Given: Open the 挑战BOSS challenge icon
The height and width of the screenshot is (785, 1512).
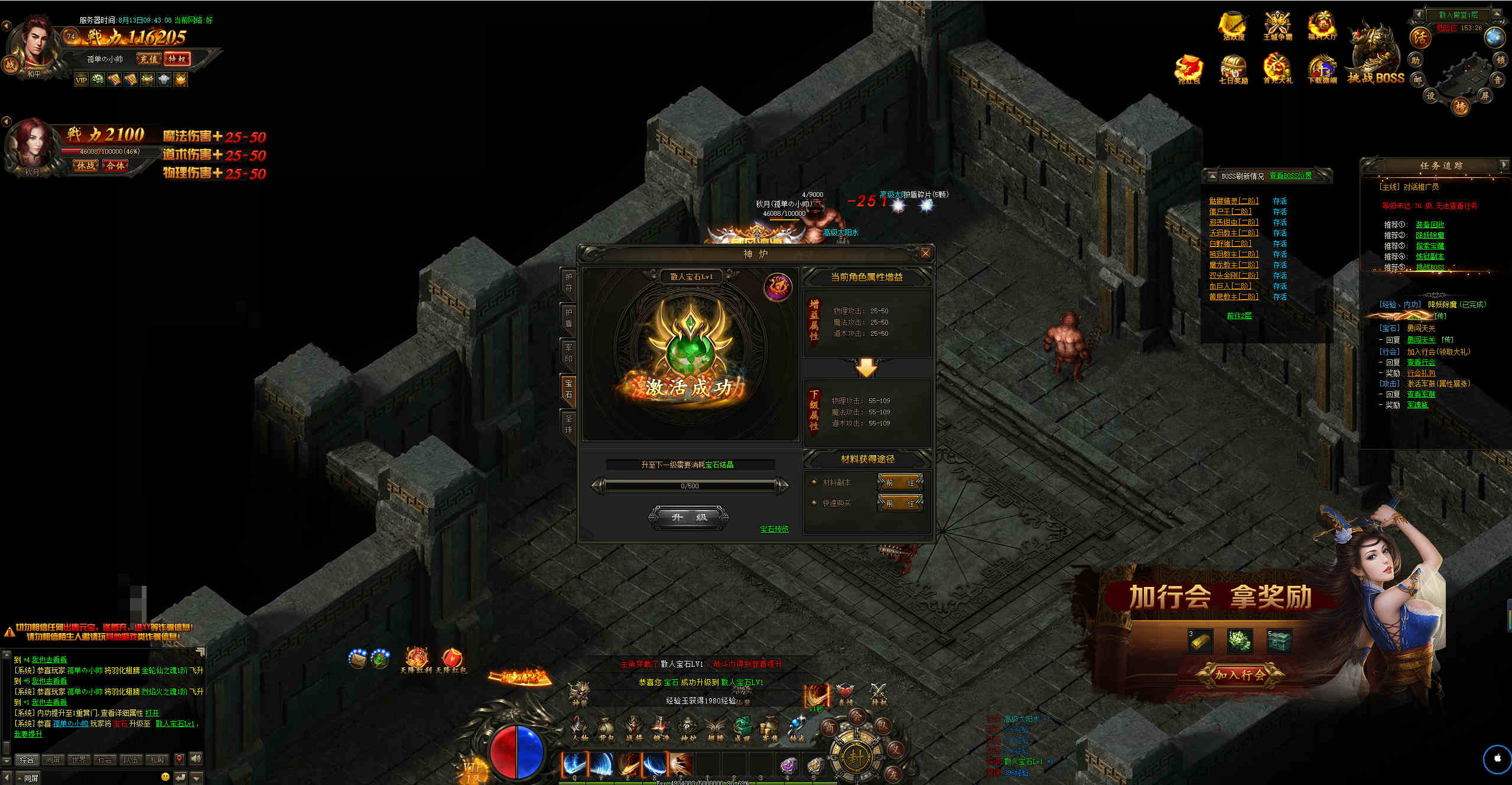Looking at the screenshot, I should click(x=1376, y=59).
